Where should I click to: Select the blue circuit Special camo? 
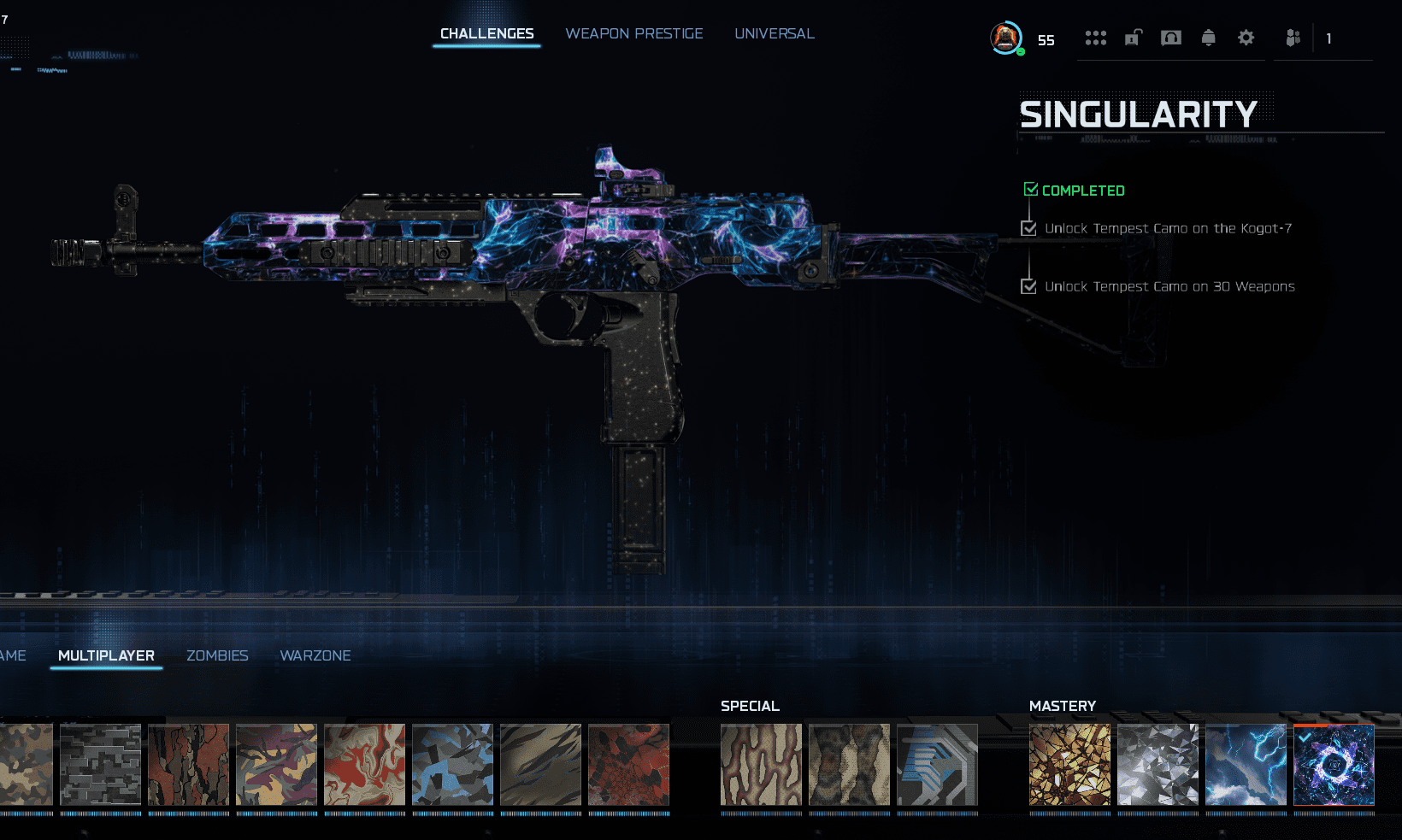point(937,767)
